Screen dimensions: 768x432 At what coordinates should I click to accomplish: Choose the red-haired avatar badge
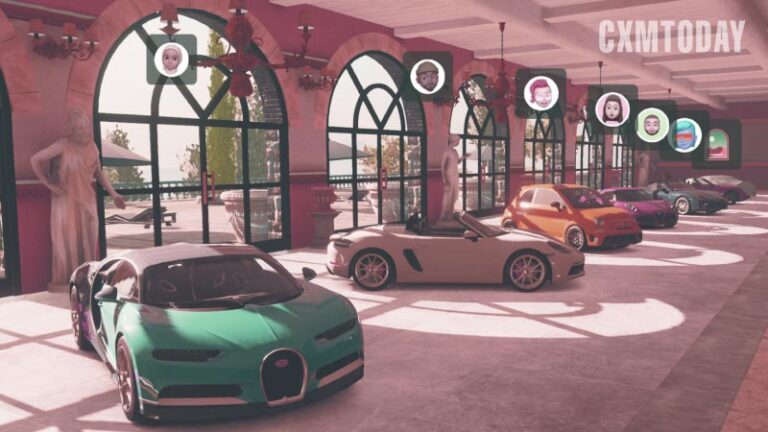coord(541,93)
